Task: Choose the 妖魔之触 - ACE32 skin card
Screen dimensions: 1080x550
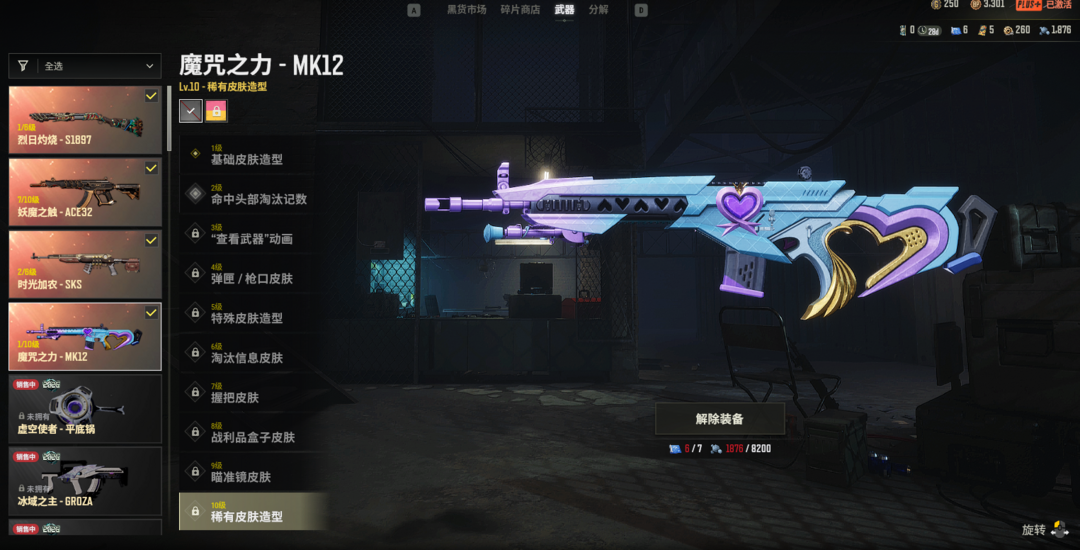Action: pos(85,191)
